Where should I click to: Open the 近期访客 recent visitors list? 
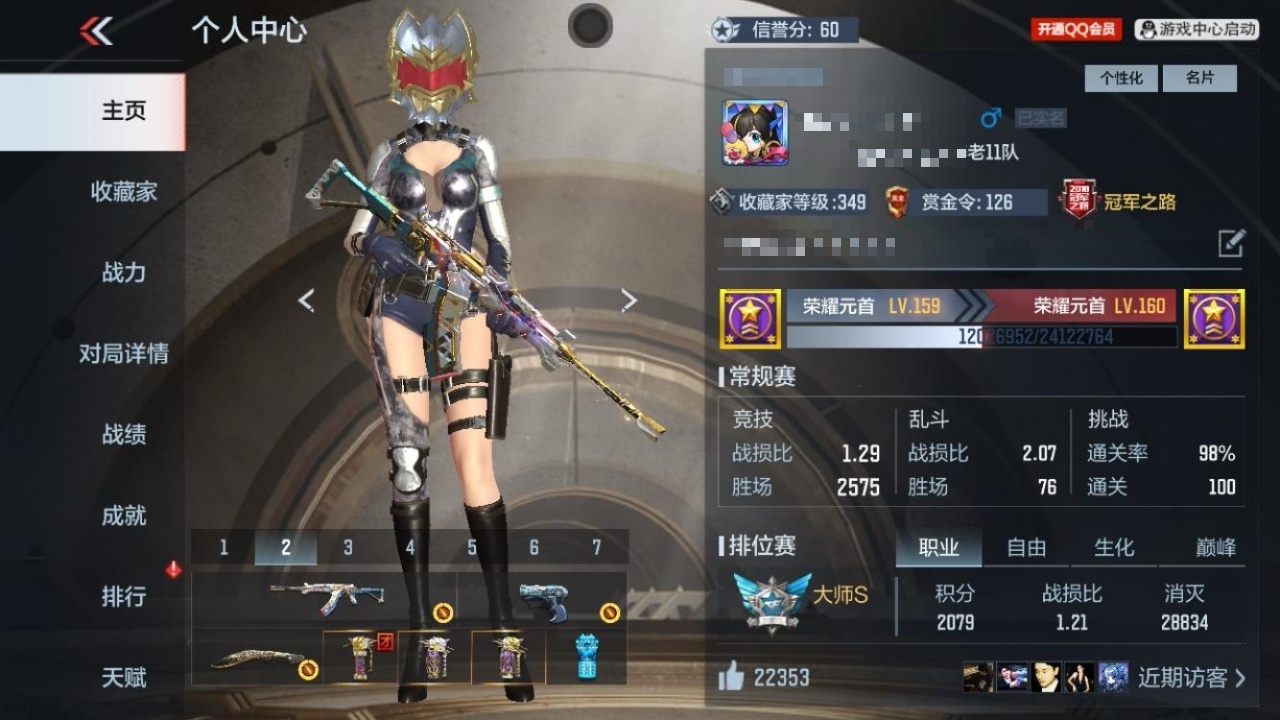pyautogui.click(x=1191, y=677)
